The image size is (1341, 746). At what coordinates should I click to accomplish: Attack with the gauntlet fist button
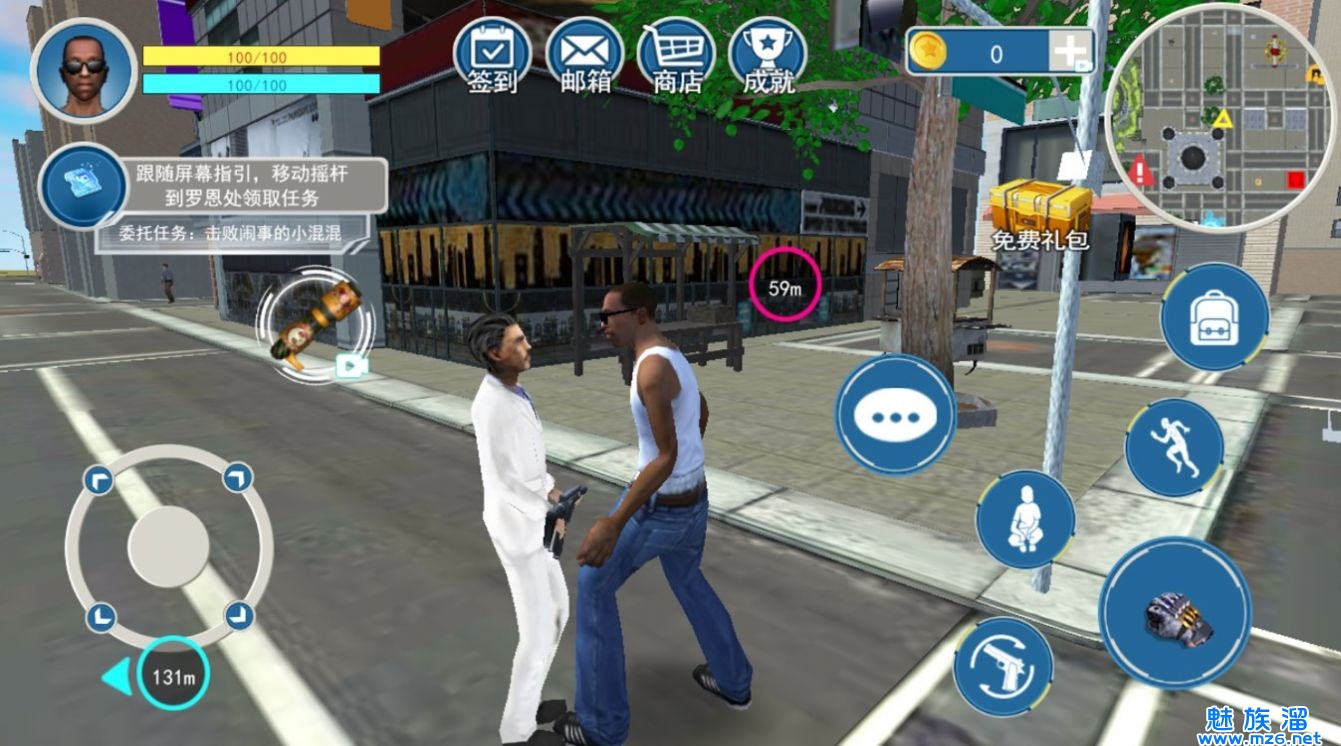pos(1175,613)
